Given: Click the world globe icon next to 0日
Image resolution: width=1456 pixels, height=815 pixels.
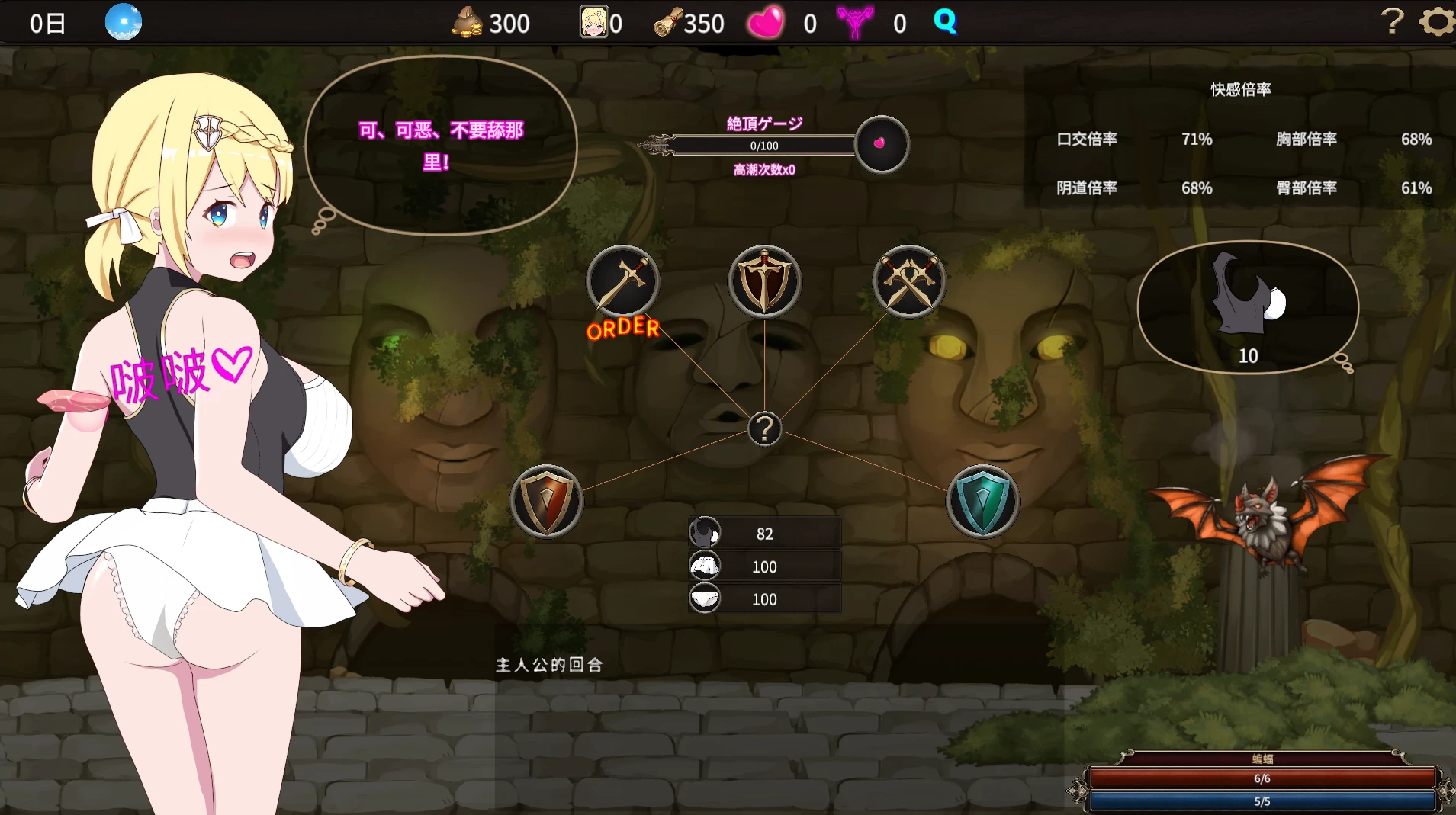Looking at the screenshot, I should (x=124, y=21).
